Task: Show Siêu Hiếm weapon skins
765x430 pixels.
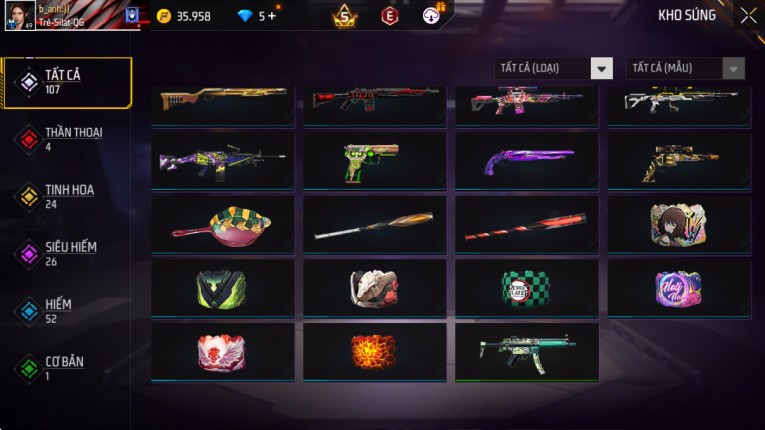Action: click(66, 253)
